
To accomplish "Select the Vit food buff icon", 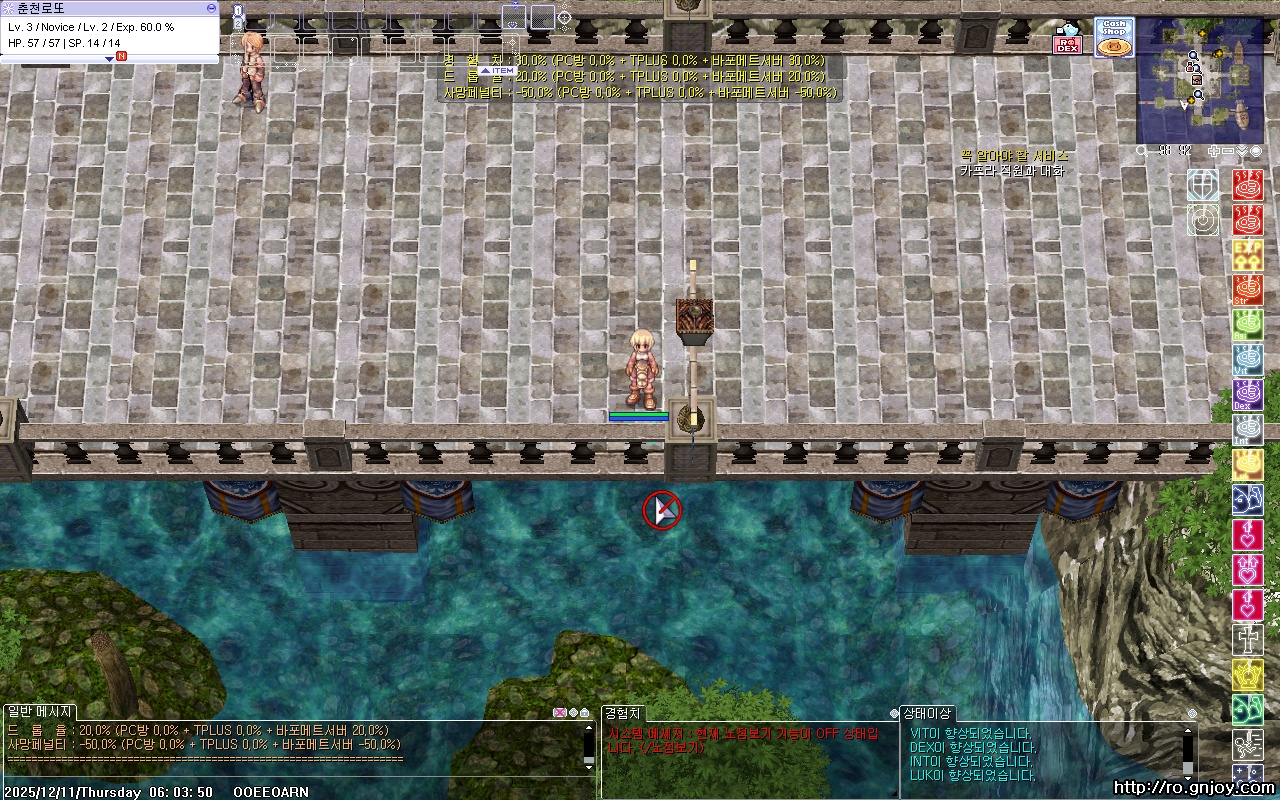I will [x=1248, y=360].
